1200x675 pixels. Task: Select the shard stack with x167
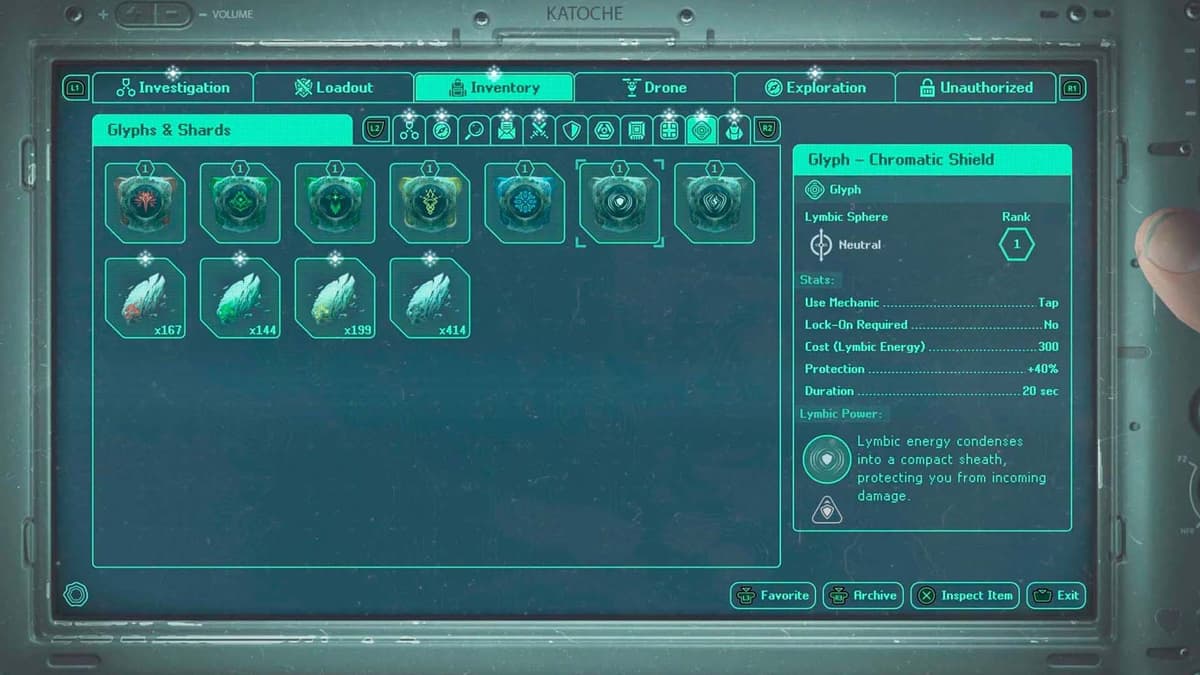tap(145, 298)
